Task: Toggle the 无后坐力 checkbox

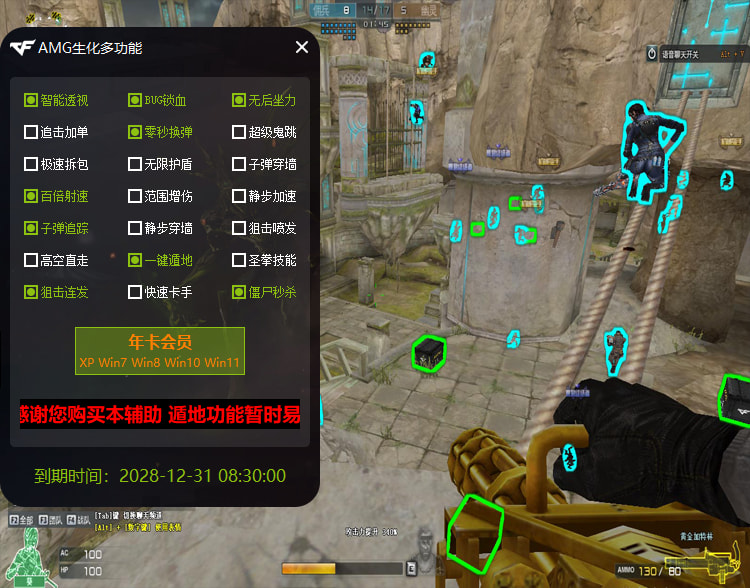Action: click(239, 100)
